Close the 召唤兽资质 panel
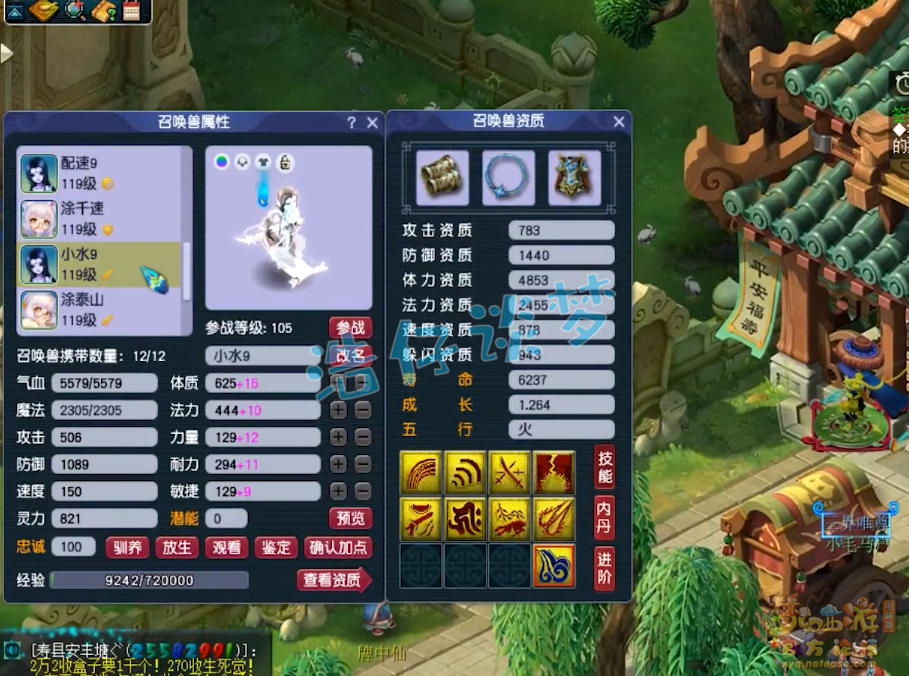909x676 pixels. pos(619,123)
